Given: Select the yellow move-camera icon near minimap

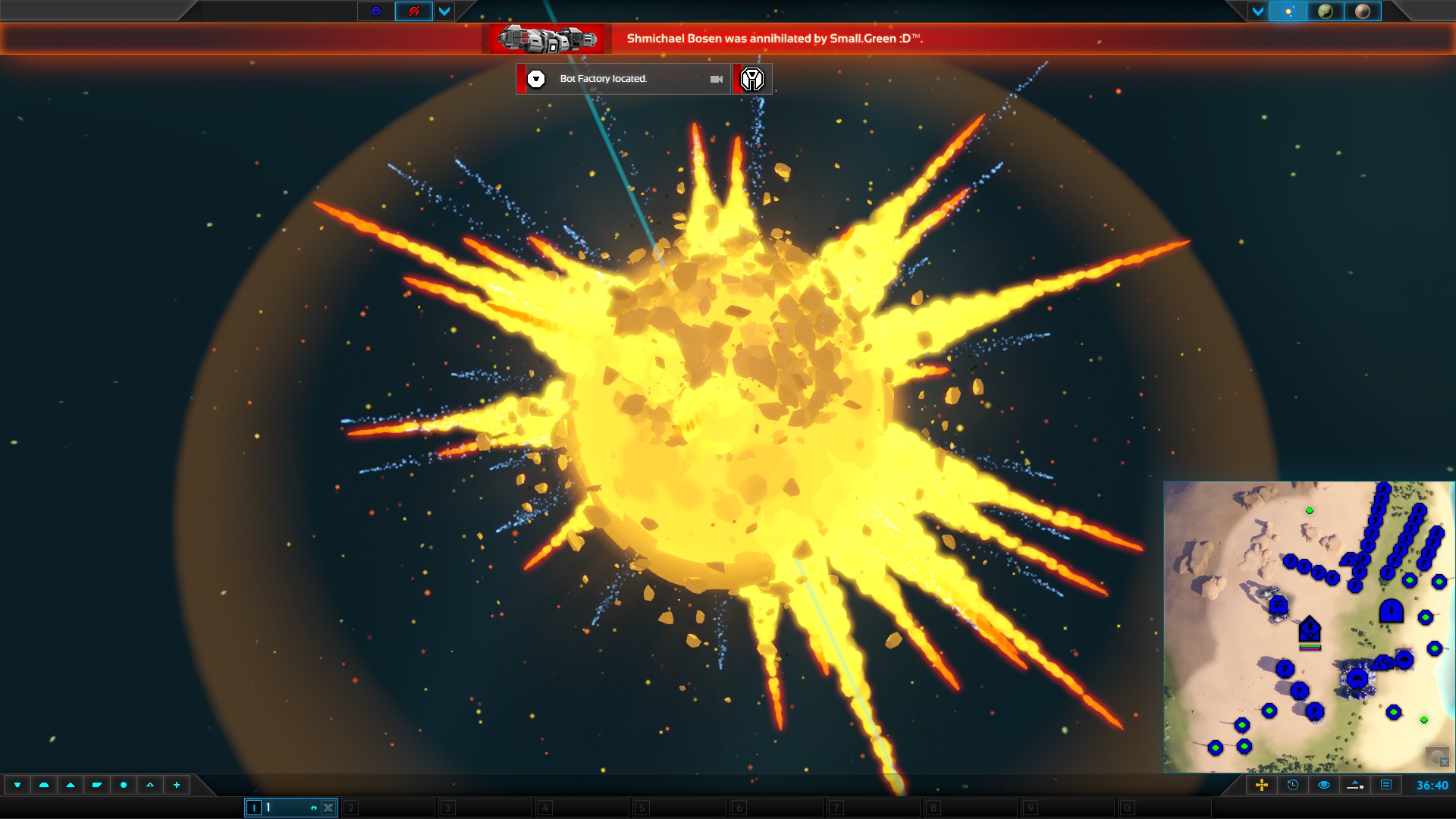Looking at the screenshot, I should pyautogui.click(x=1262, y=786).
